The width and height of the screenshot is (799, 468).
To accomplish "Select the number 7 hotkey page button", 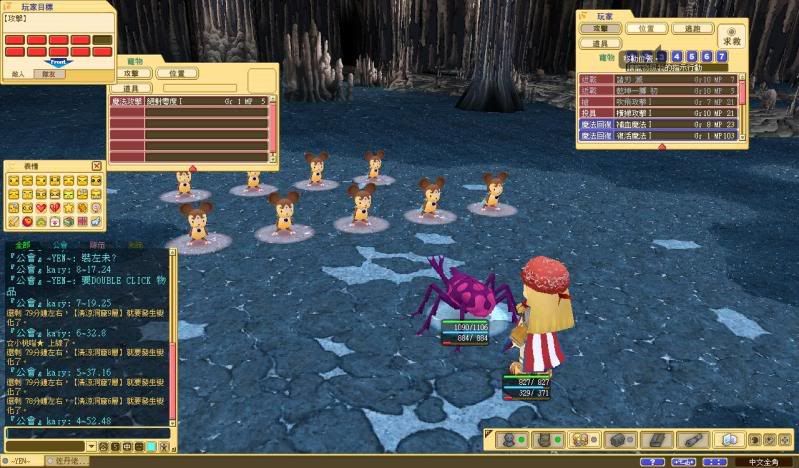I will coord(722,57).
